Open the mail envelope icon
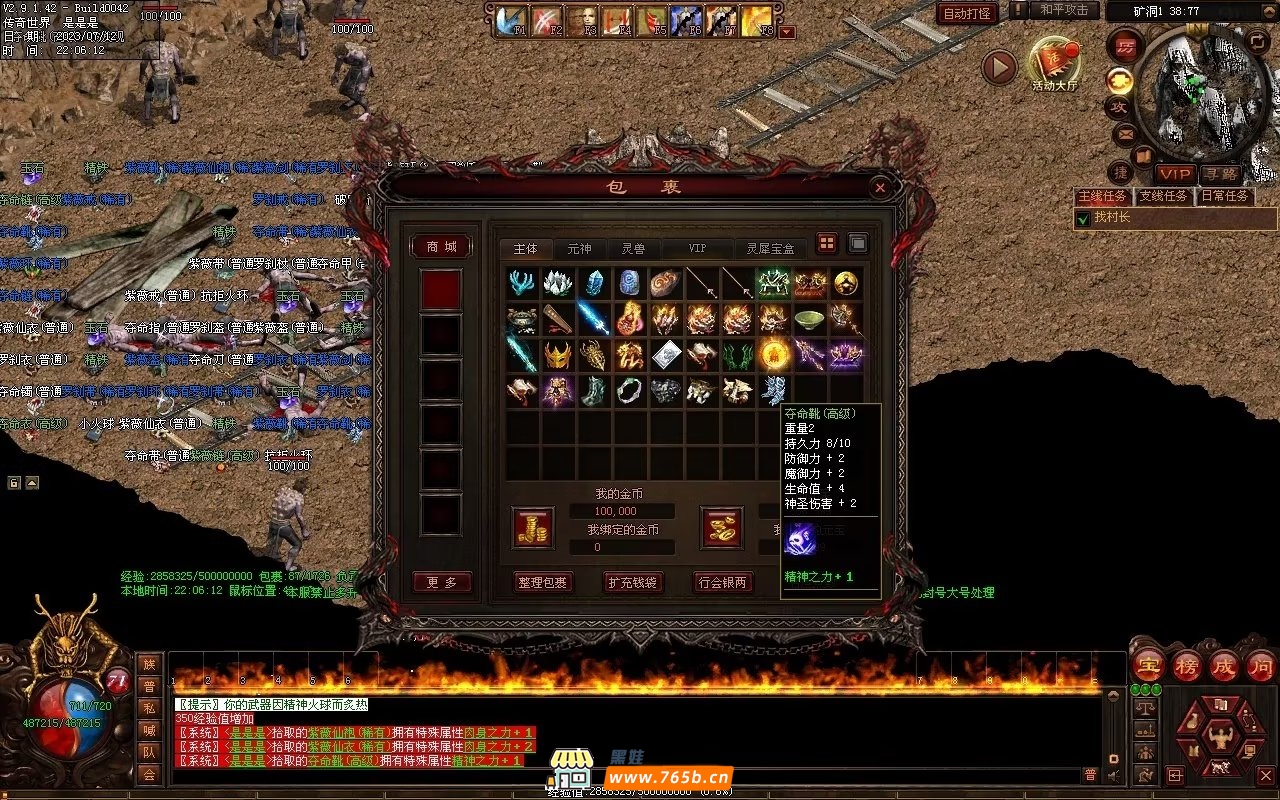 pos(1124,133)
